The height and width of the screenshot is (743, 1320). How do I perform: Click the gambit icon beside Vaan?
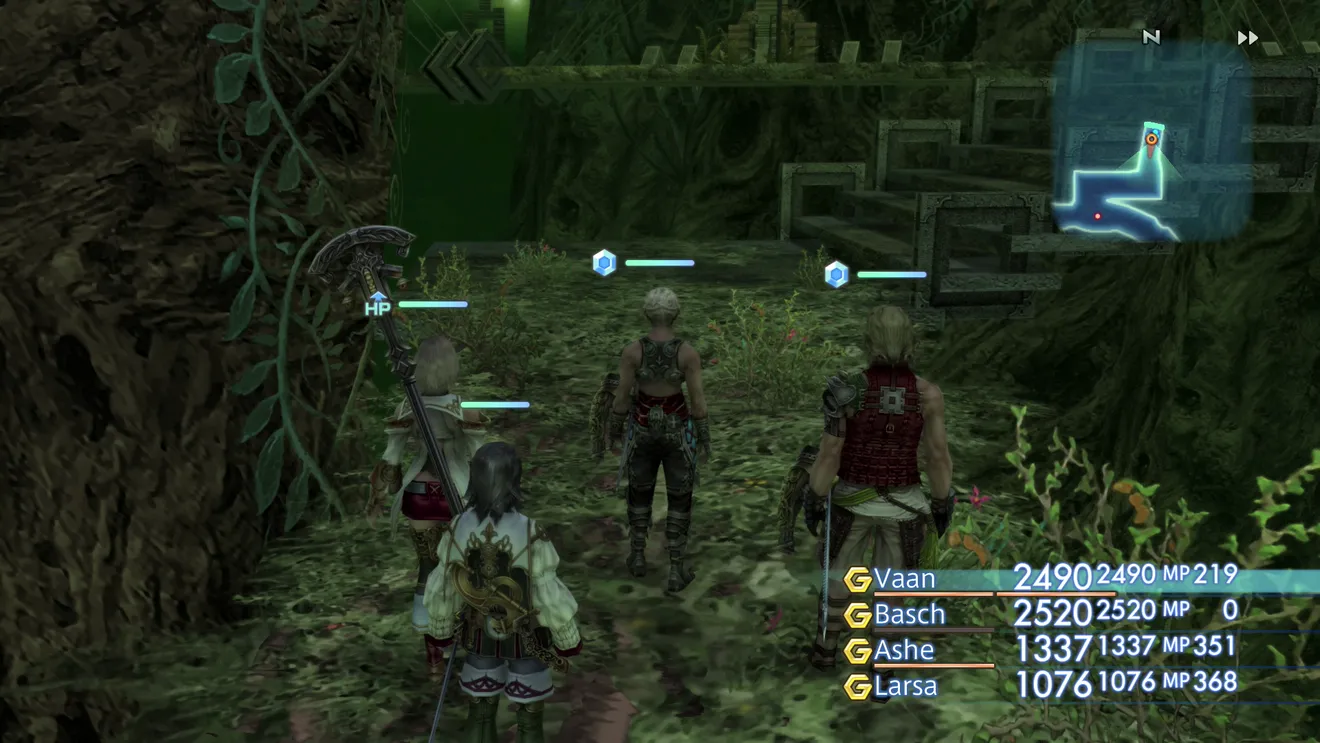pos(857,579)
